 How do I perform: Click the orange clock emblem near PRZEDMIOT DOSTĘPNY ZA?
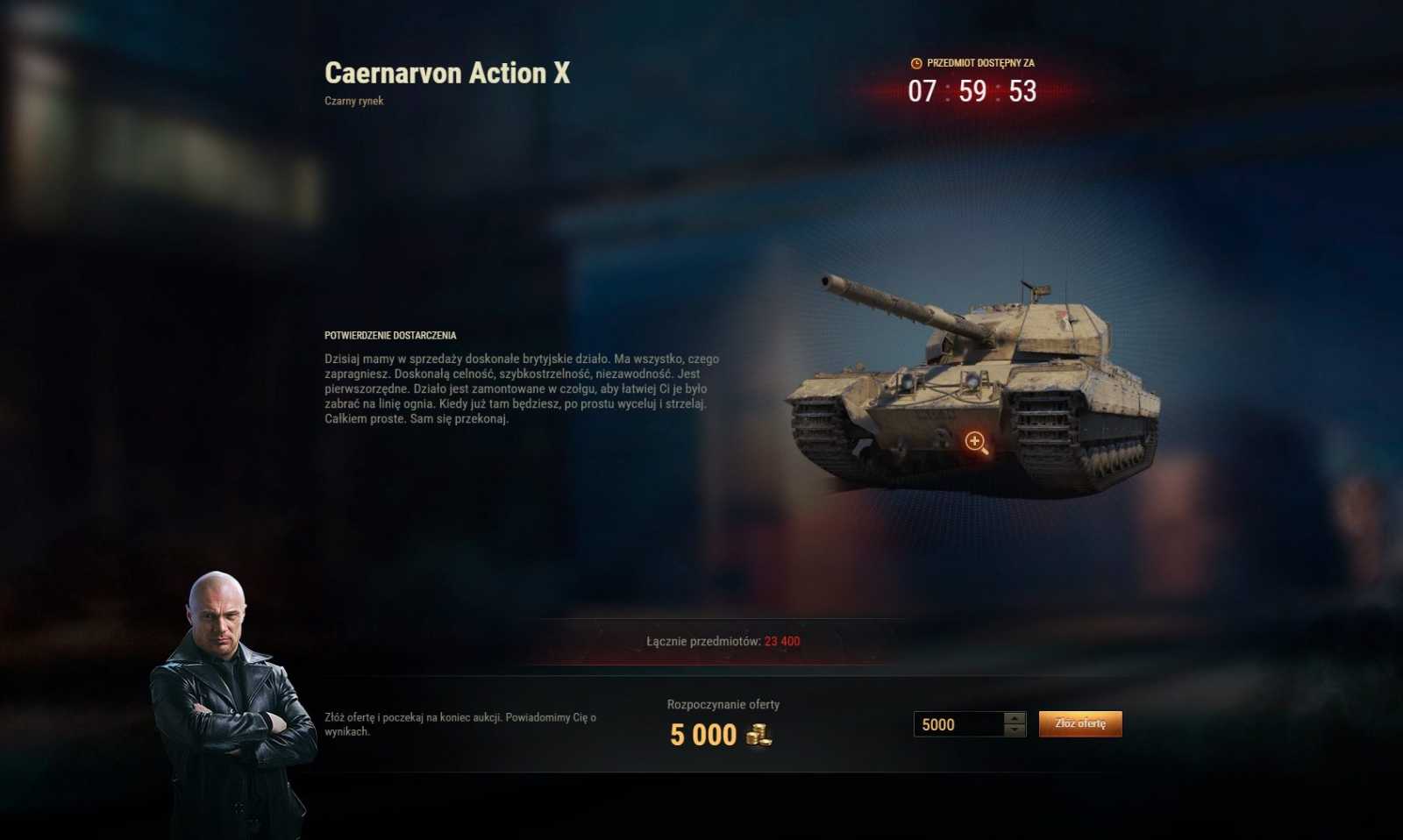point(915,62)
